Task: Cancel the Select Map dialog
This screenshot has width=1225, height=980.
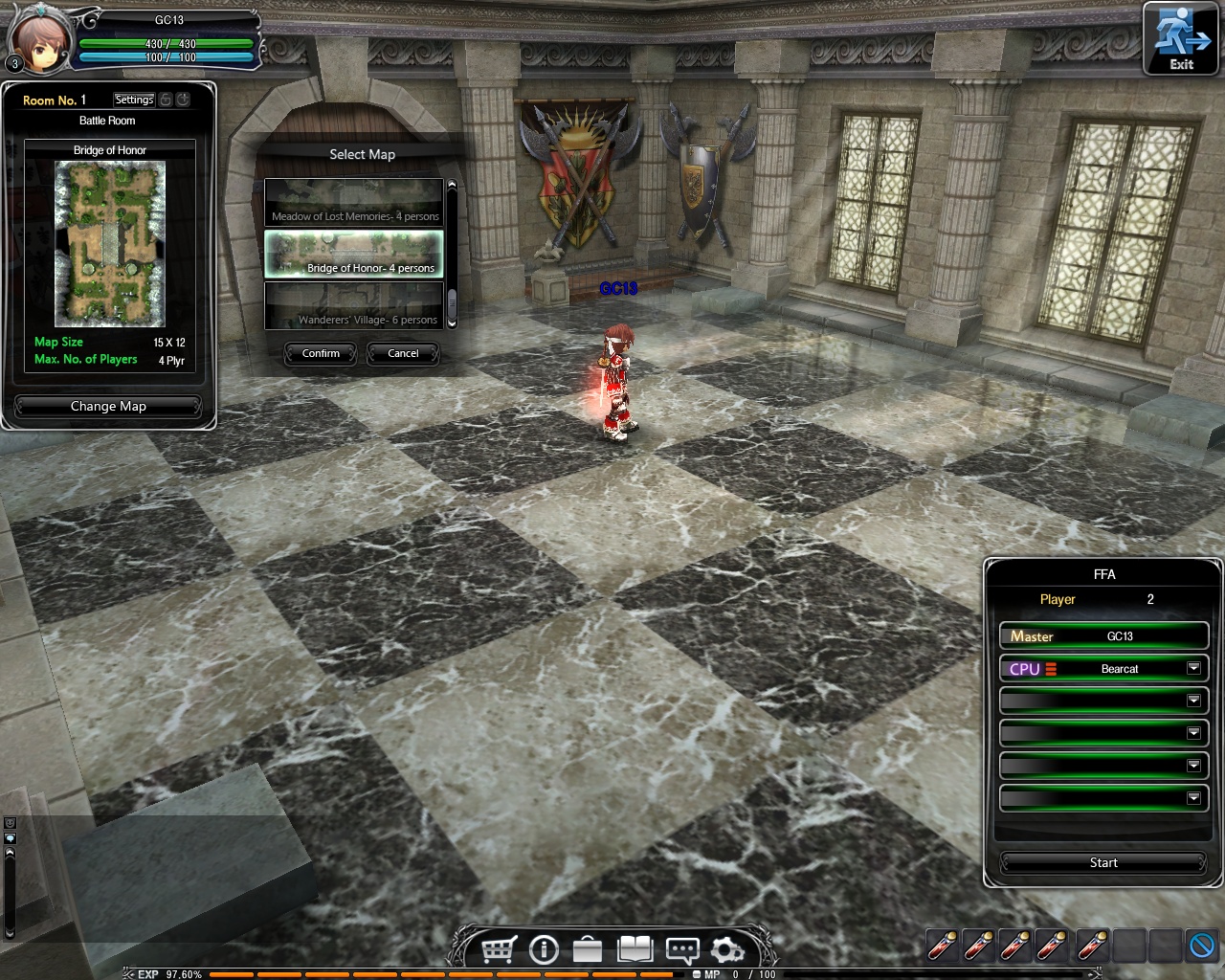Action: tap(403, 353)
